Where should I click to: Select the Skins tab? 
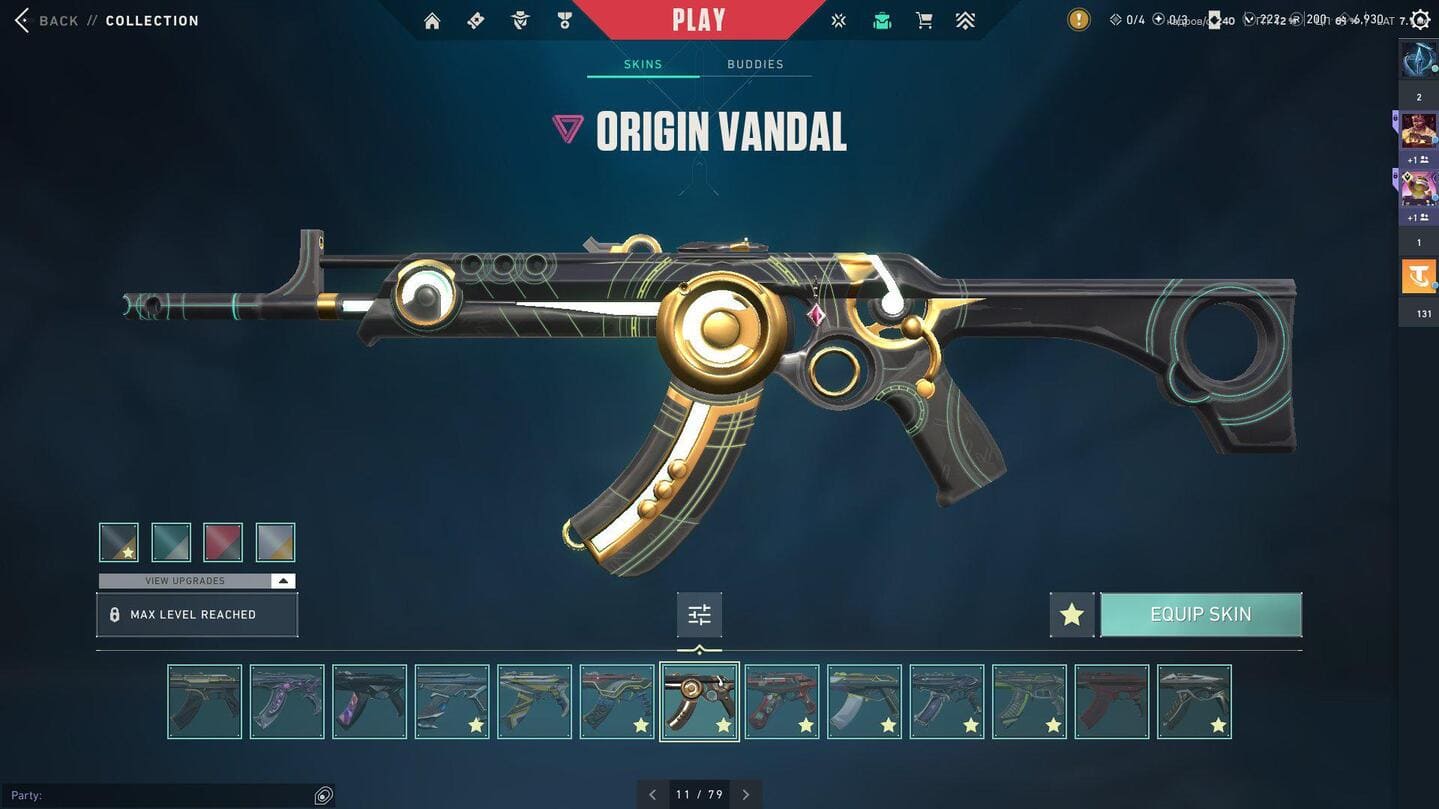[x=643, y=64]
